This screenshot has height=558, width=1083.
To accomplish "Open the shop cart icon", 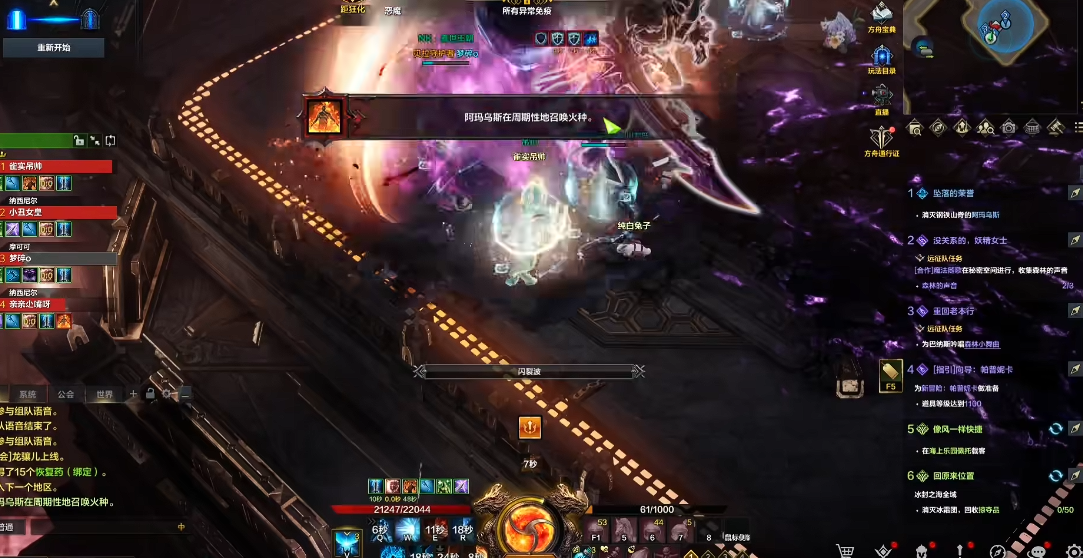I will 846,550.
